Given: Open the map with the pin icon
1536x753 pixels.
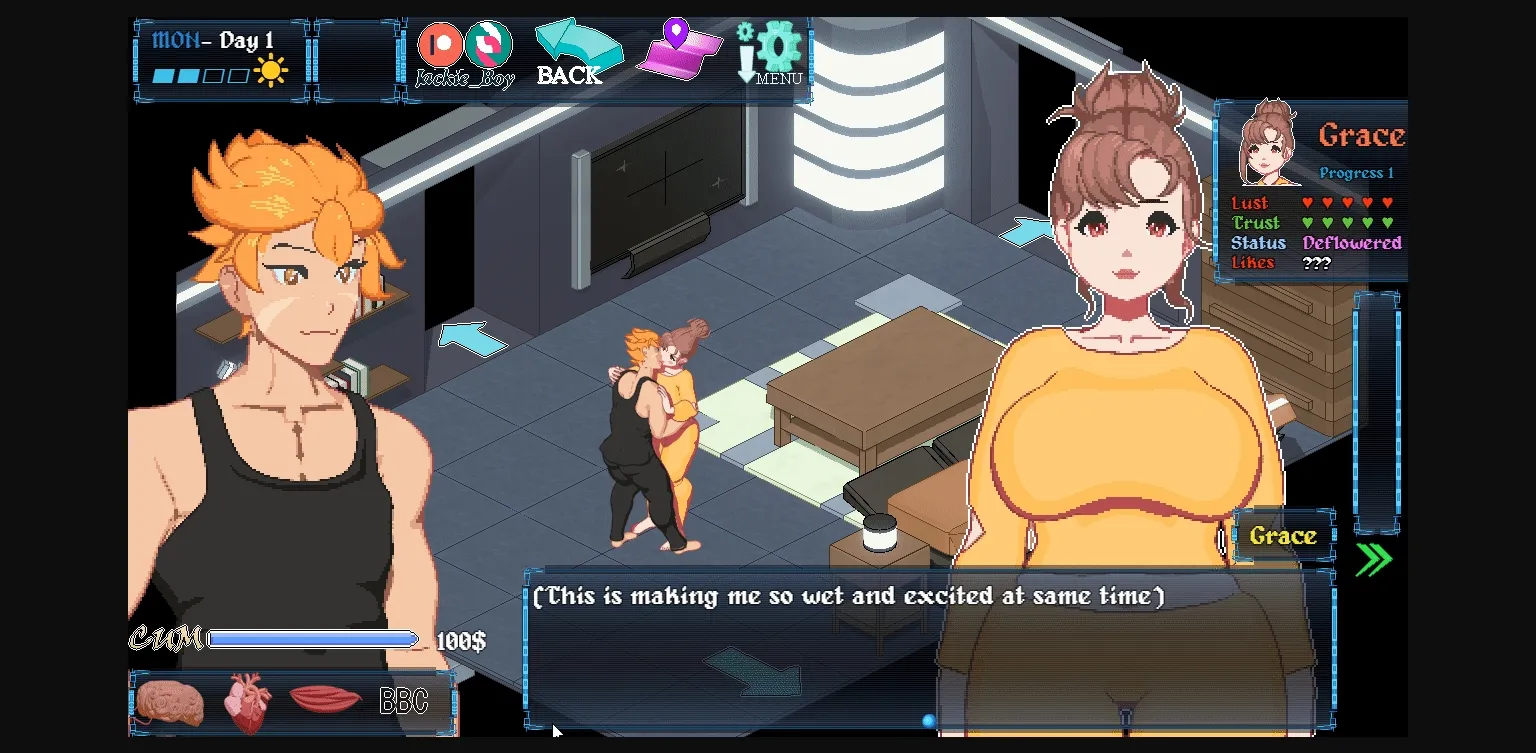Looking at the screenshot, I should point(679,49).
